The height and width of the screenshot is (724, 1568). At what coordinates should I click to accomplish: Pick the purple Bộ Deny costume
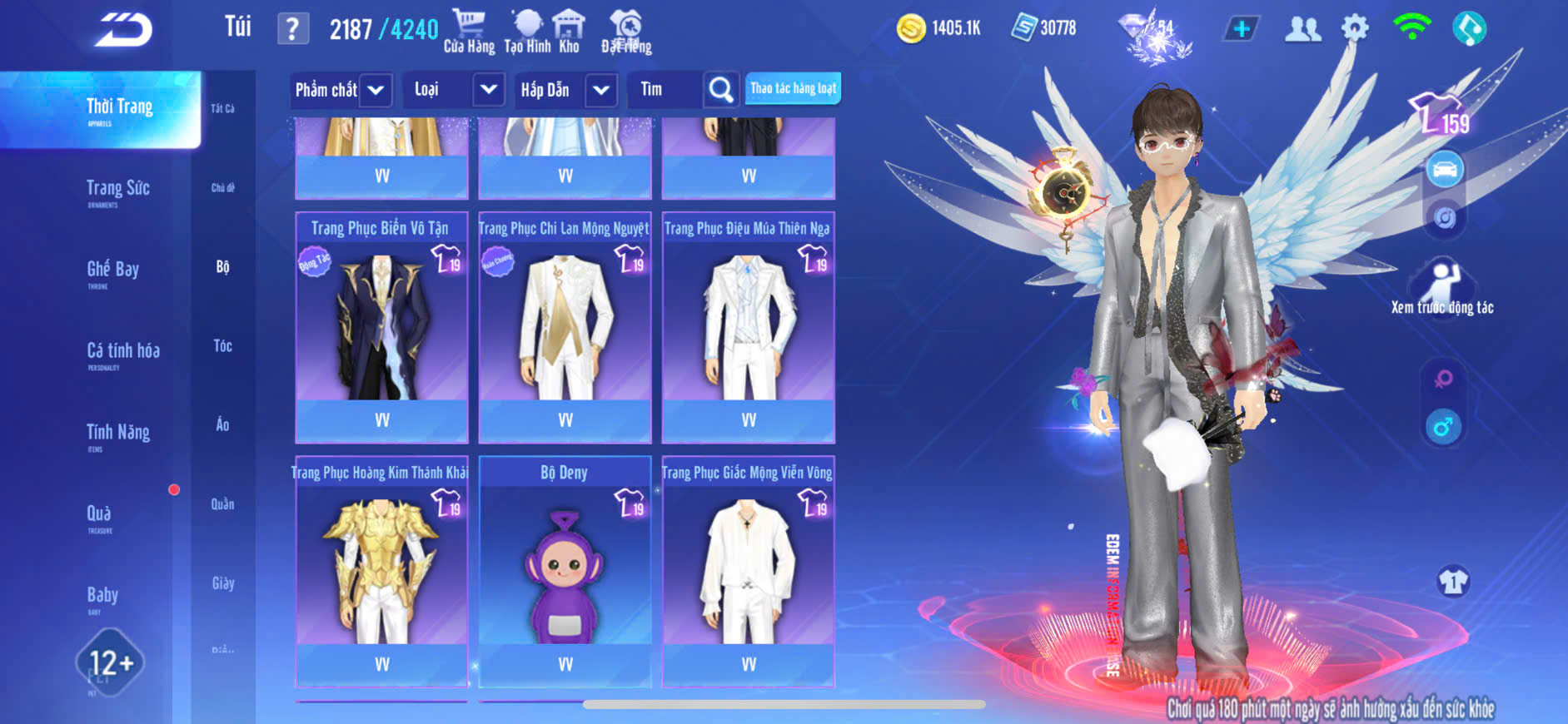(565, 571)
